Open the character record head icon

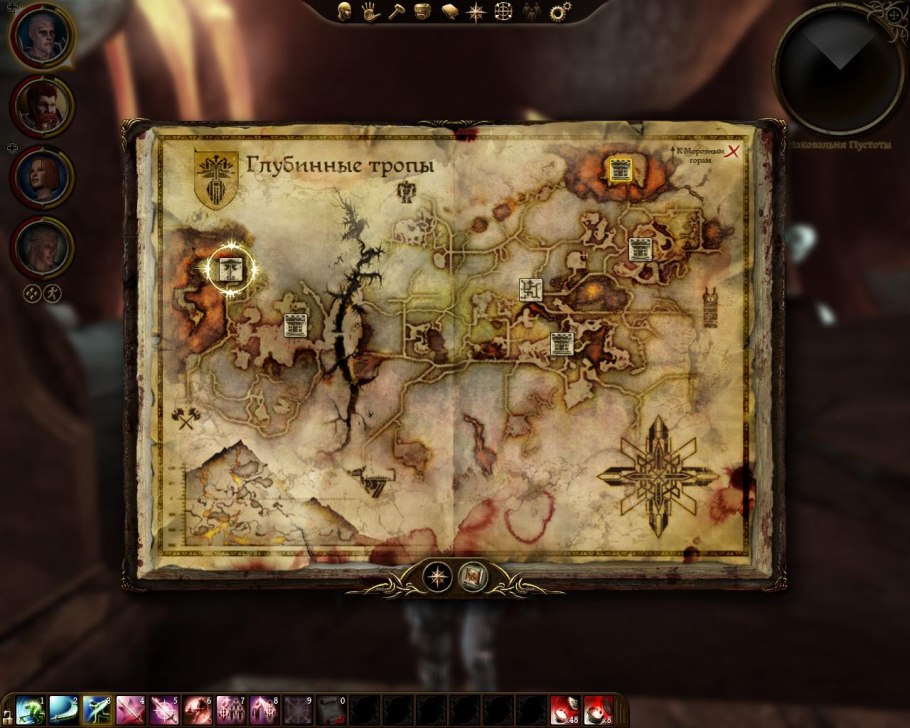(x=343, y=12)
